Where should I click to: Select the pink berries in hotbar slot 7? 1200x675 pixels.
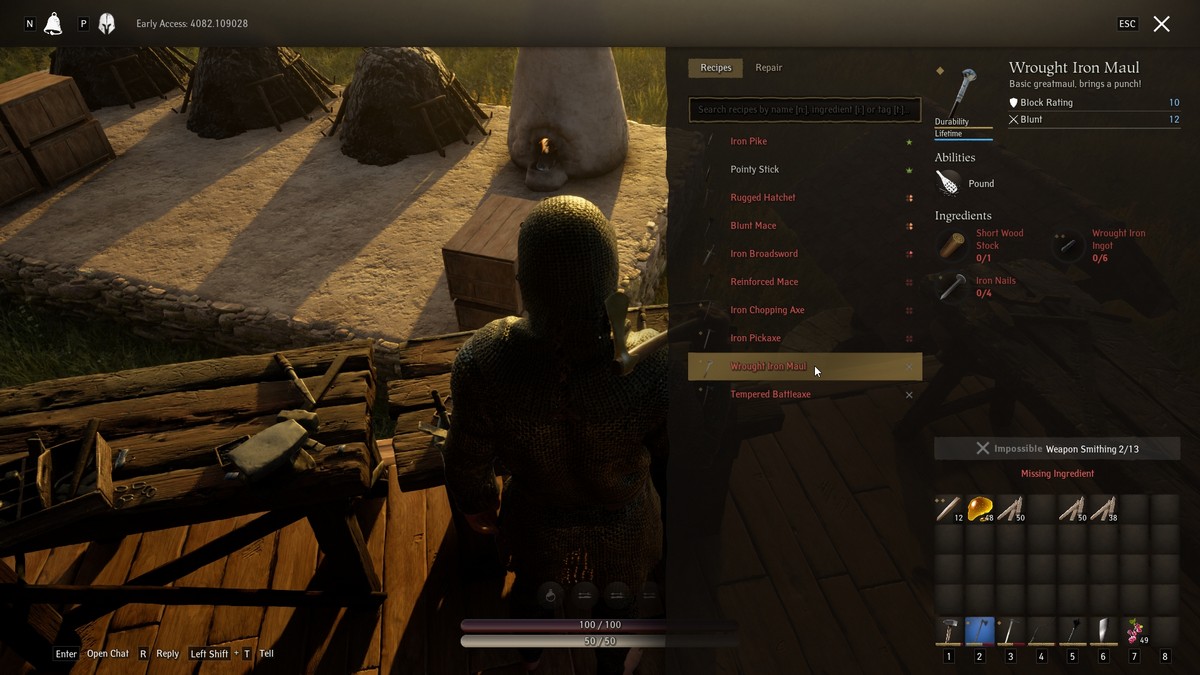(x=1134, y=631)
